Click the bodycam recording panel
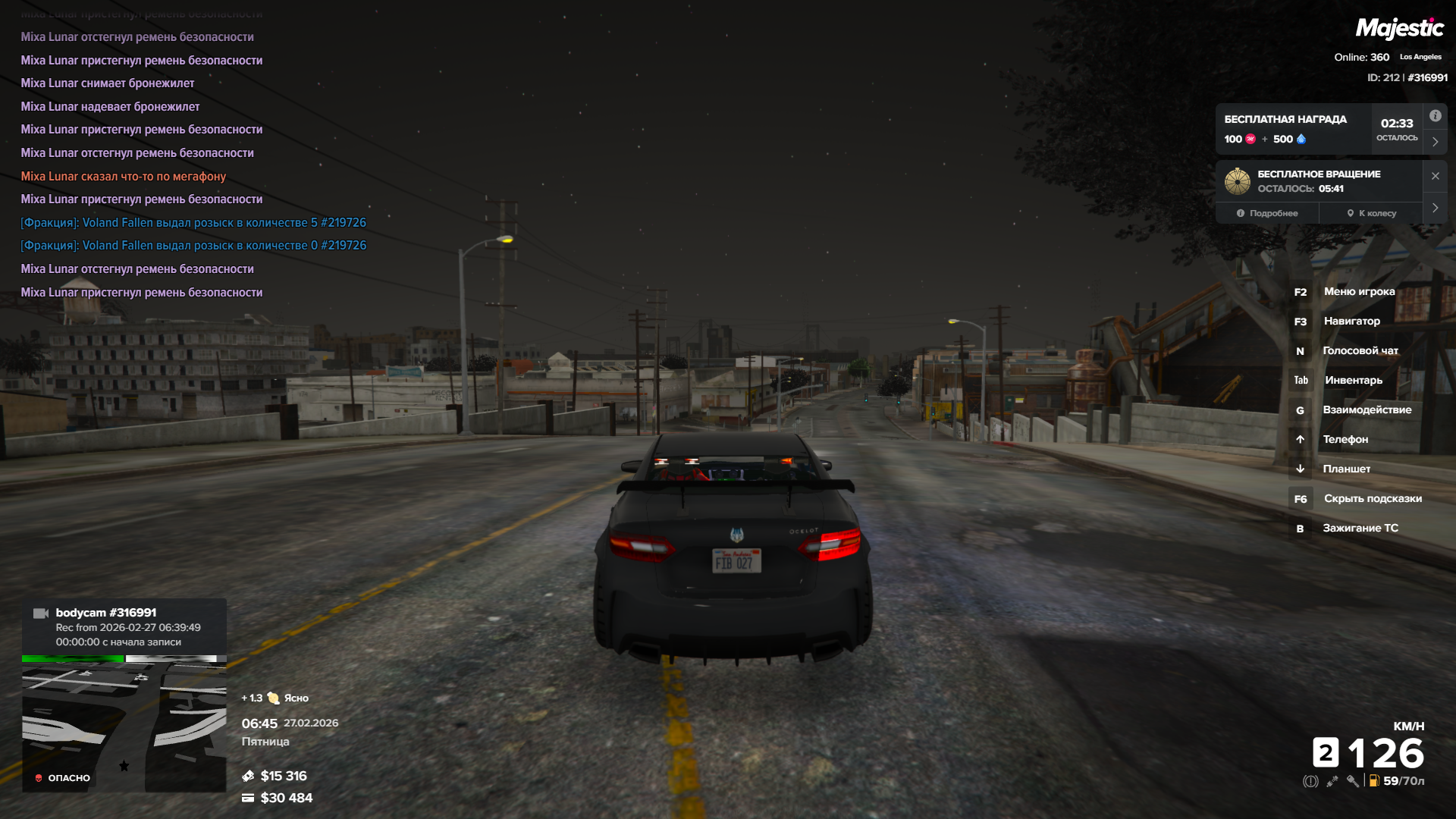1456x819 pixels. click(x=124, y=627)
